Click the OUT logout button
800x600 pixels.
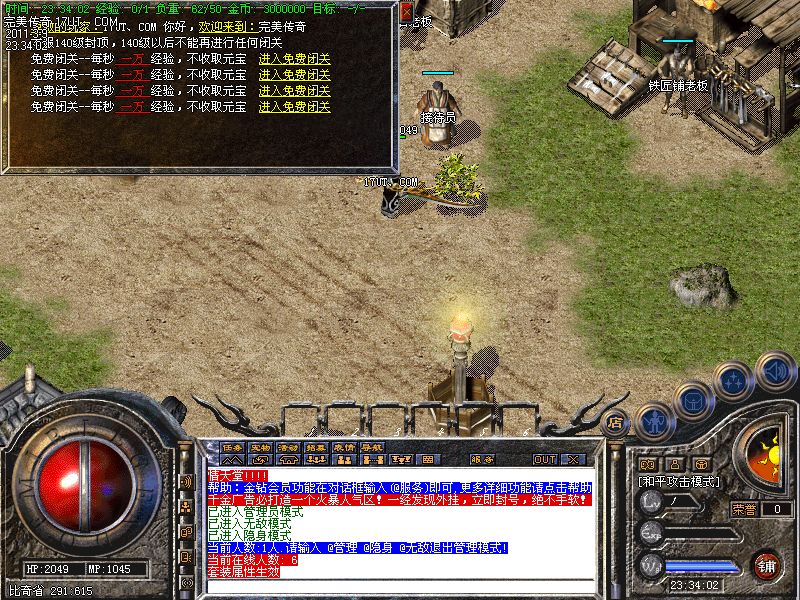[x=544, y=460]
